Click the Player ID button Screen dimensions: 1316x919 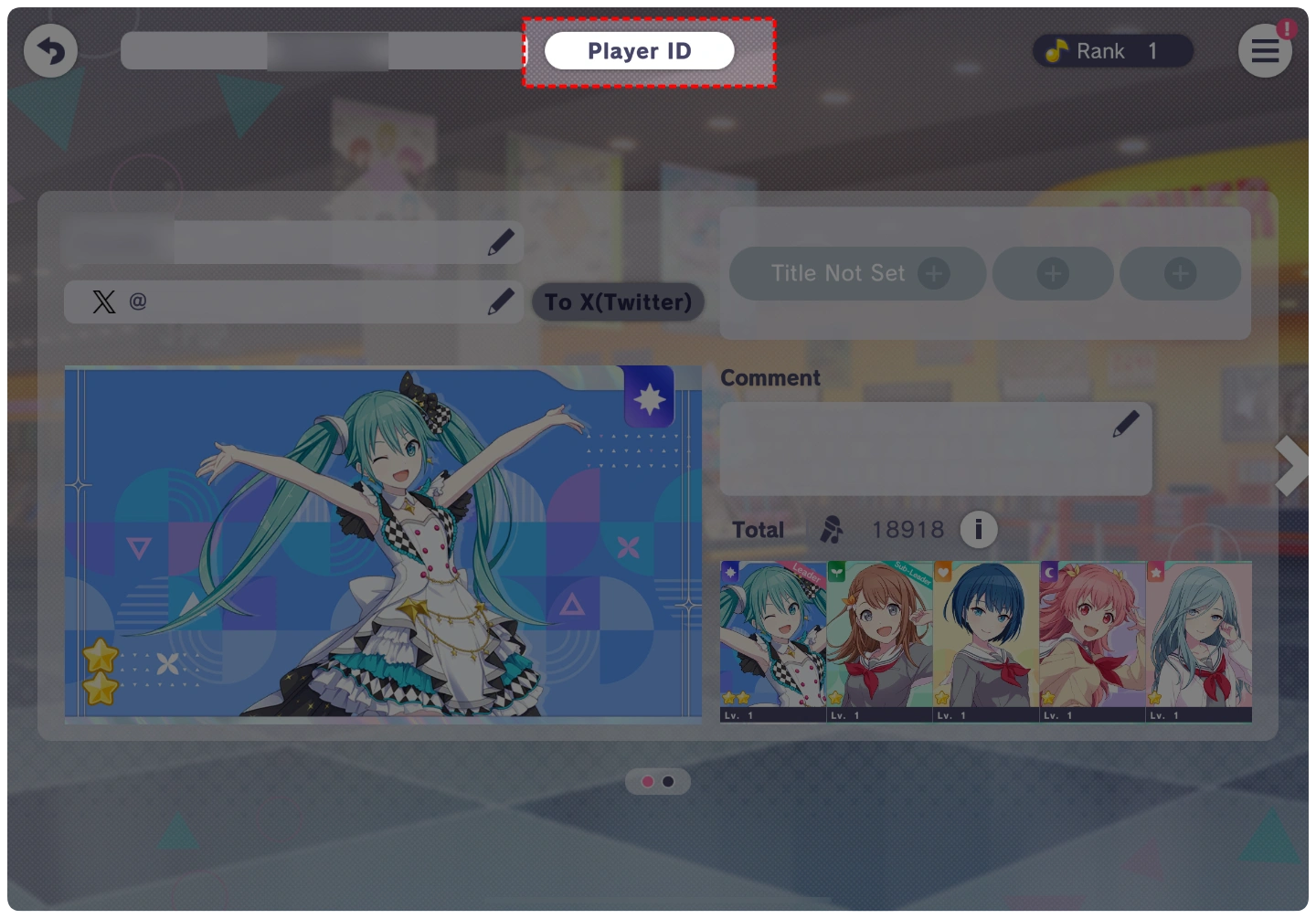point(640,51)
